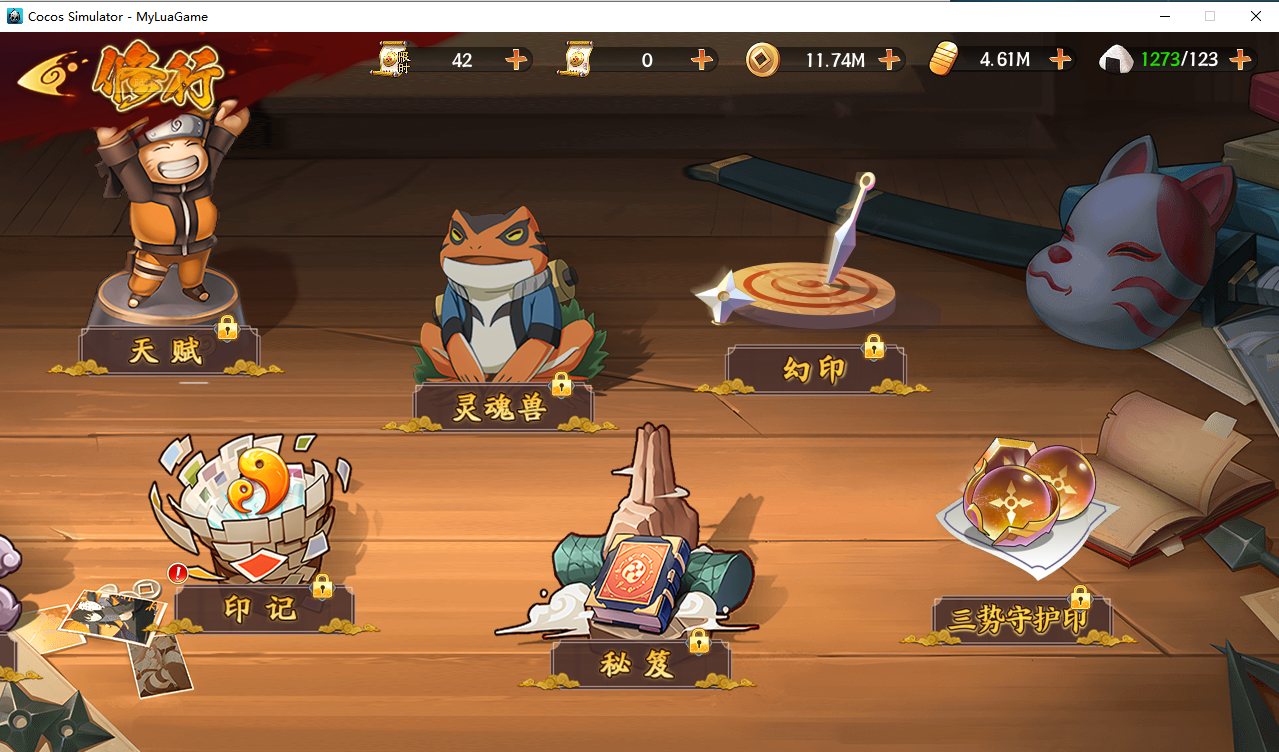Minimize the Cocos Simulator window

[x=1165, y=16]
